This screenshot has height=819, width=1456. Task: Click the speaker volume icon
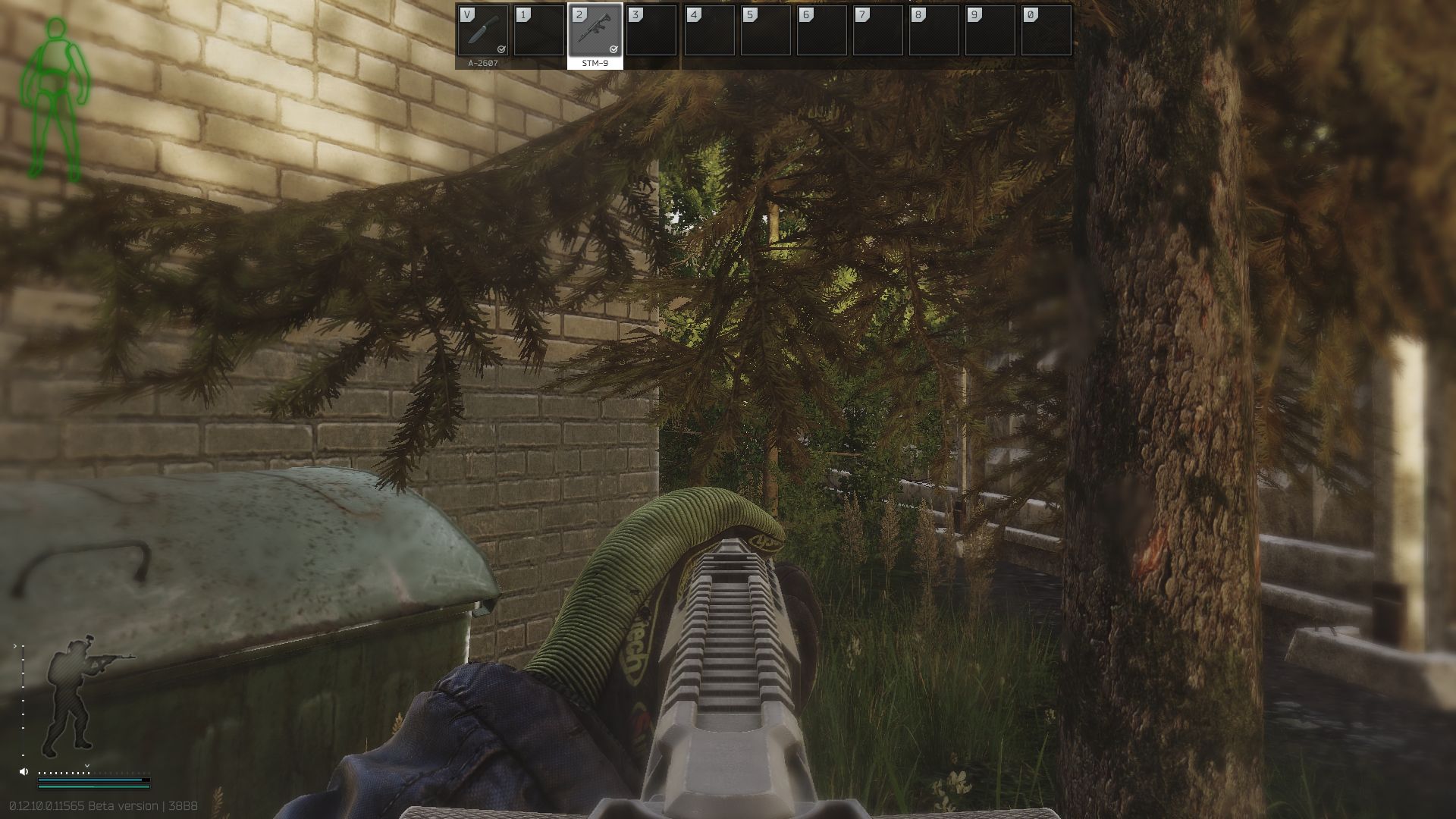point(24,772)
